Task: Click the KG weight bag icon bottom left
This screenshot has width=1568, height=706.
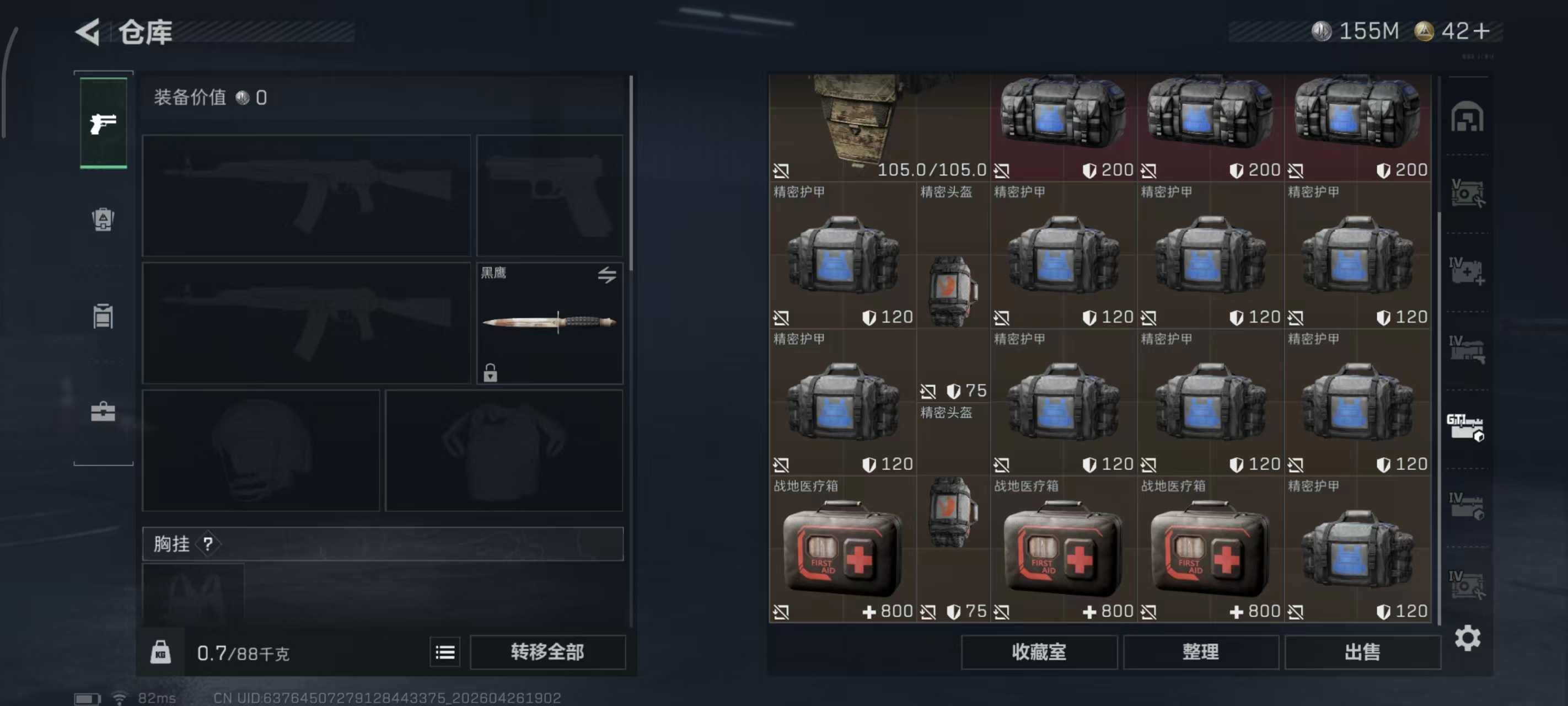Action: (x=160, y=652)
